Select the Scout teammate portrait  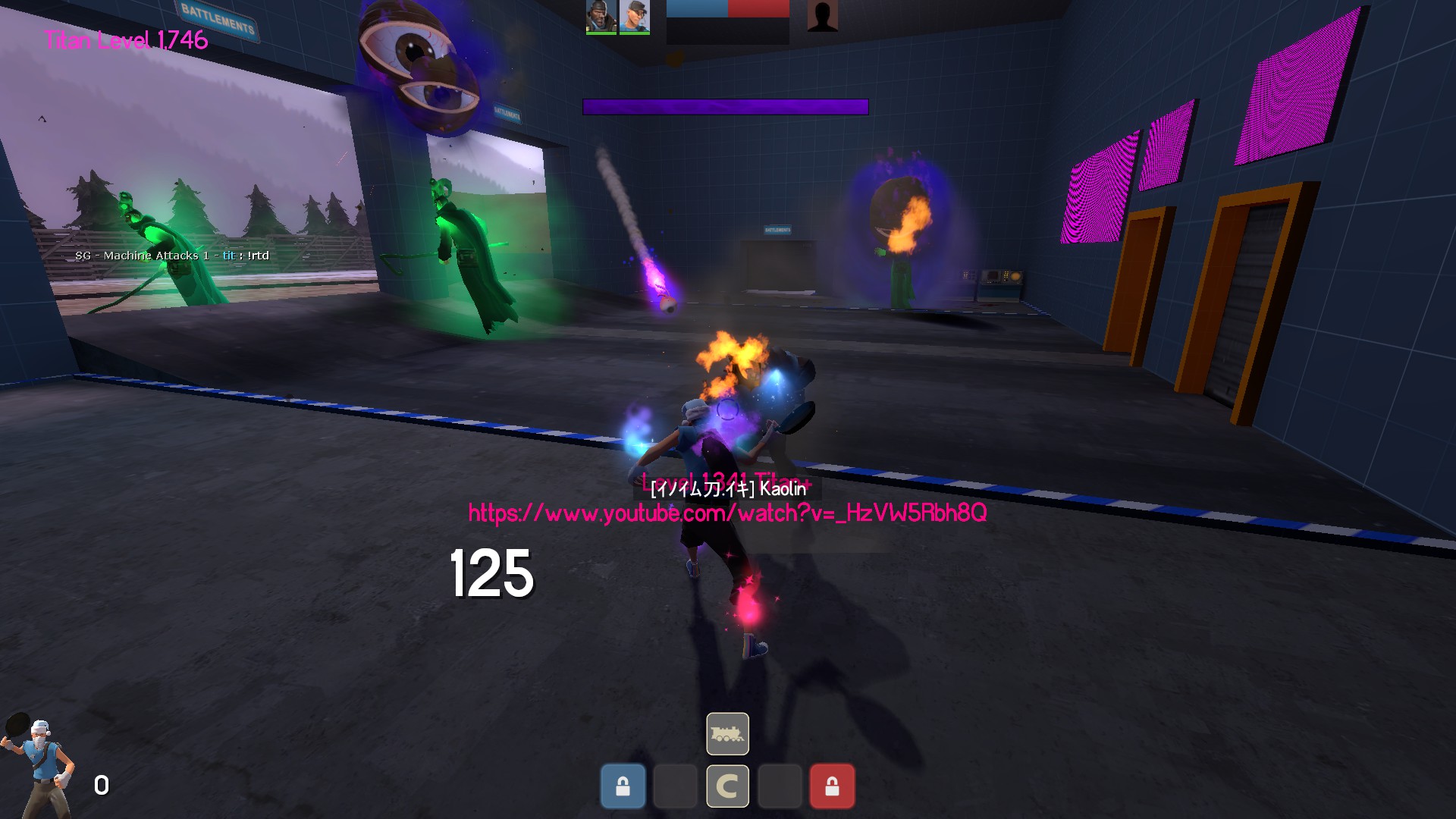634,17
